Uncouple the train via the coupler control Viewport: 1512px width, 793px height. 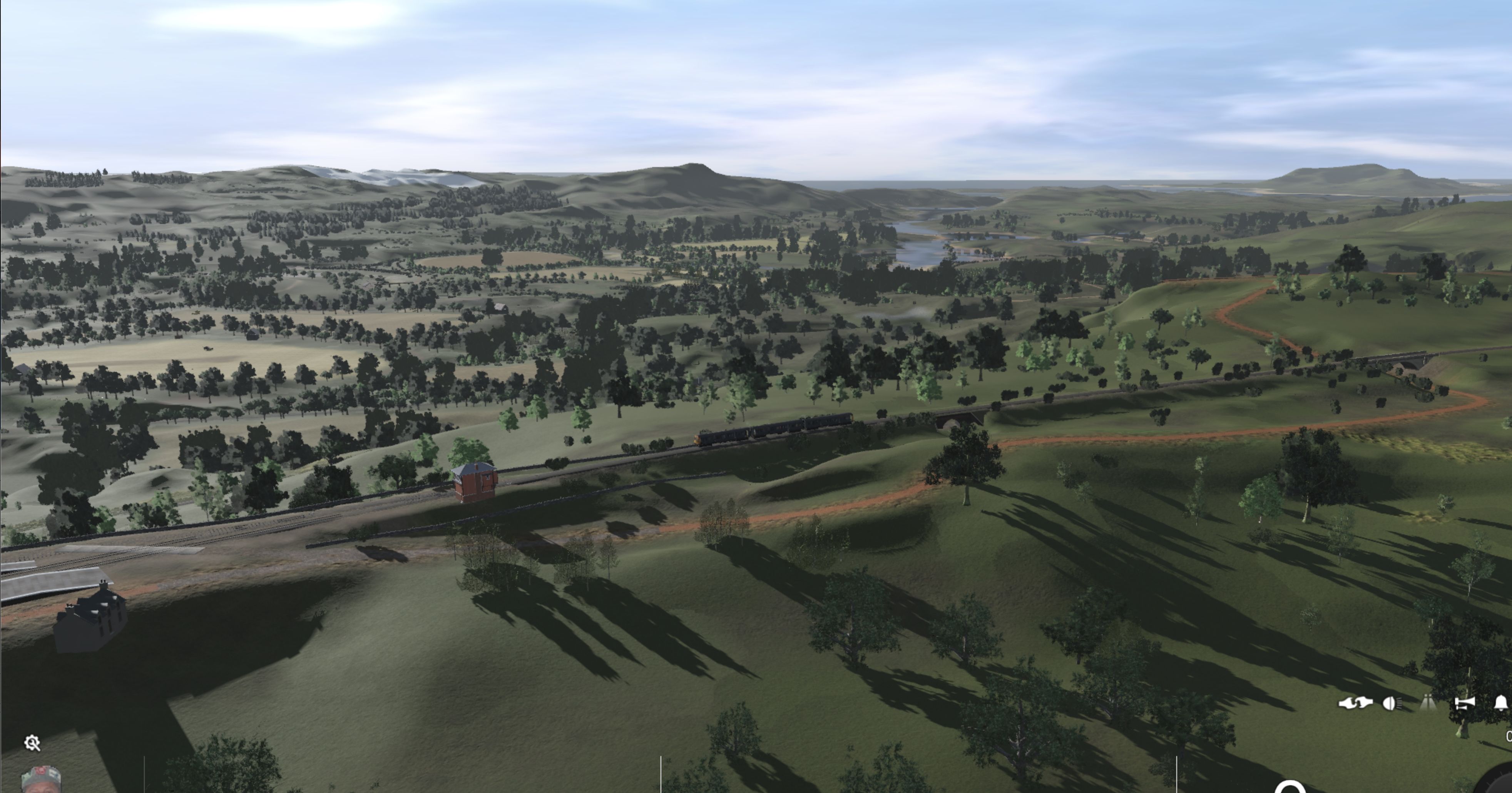pos(1356,703)
